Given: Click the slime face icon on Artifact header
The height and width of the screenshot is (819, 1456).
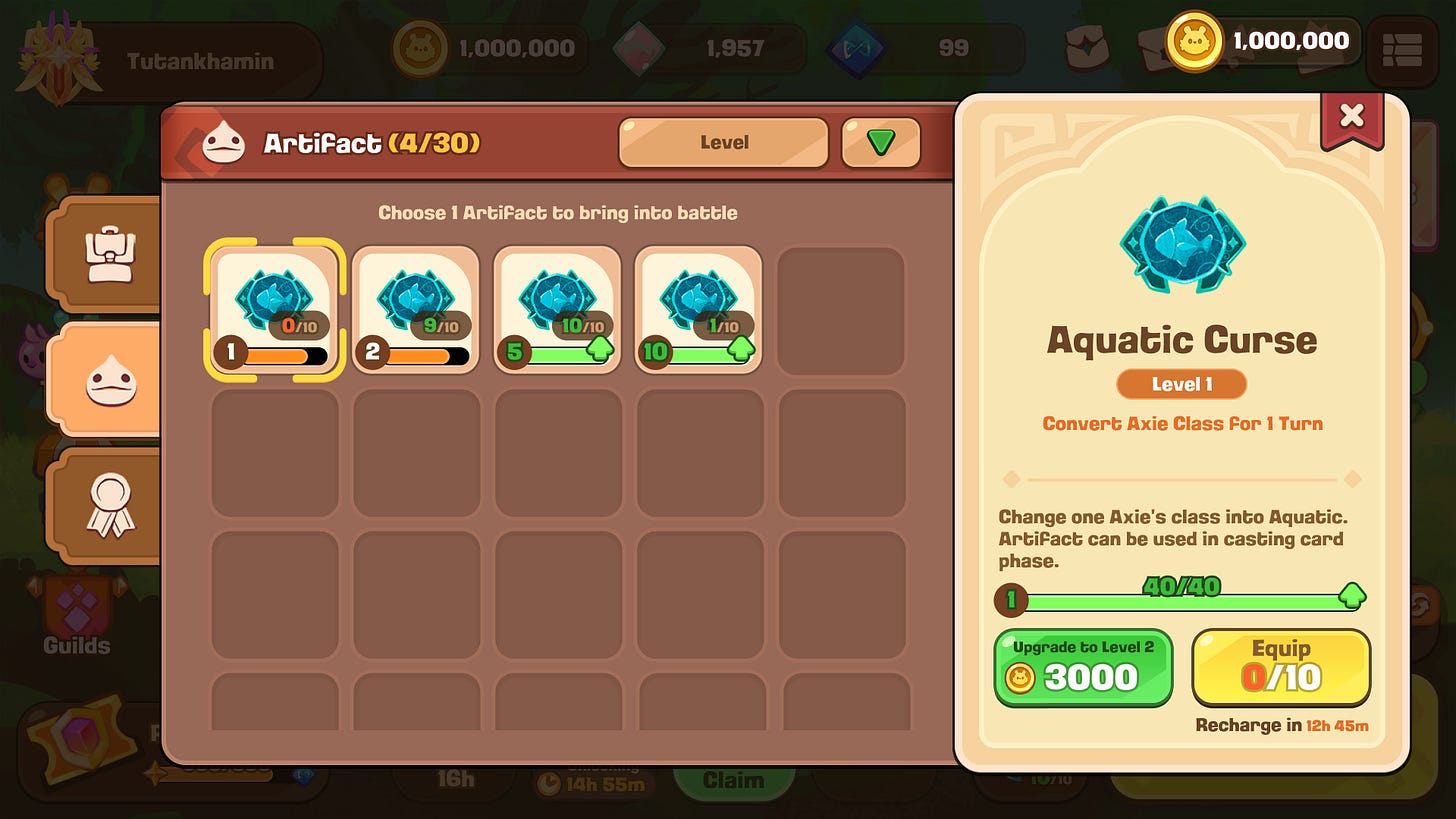Looking at the screenshot, I should pos(222,143).
